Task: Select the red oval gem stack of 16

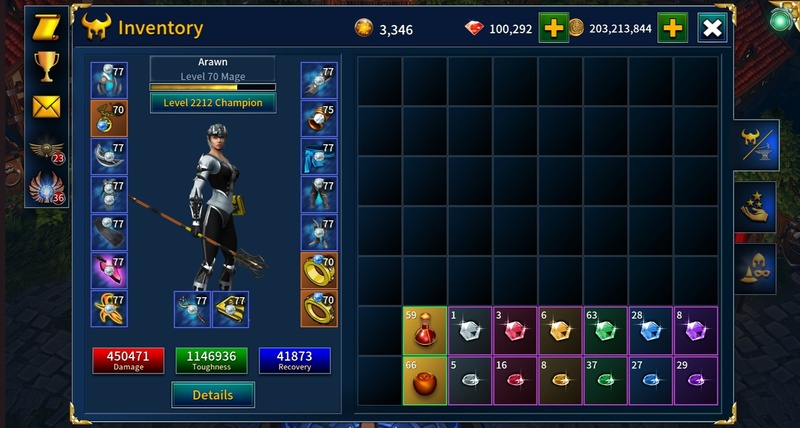Action: click(515, 381)
